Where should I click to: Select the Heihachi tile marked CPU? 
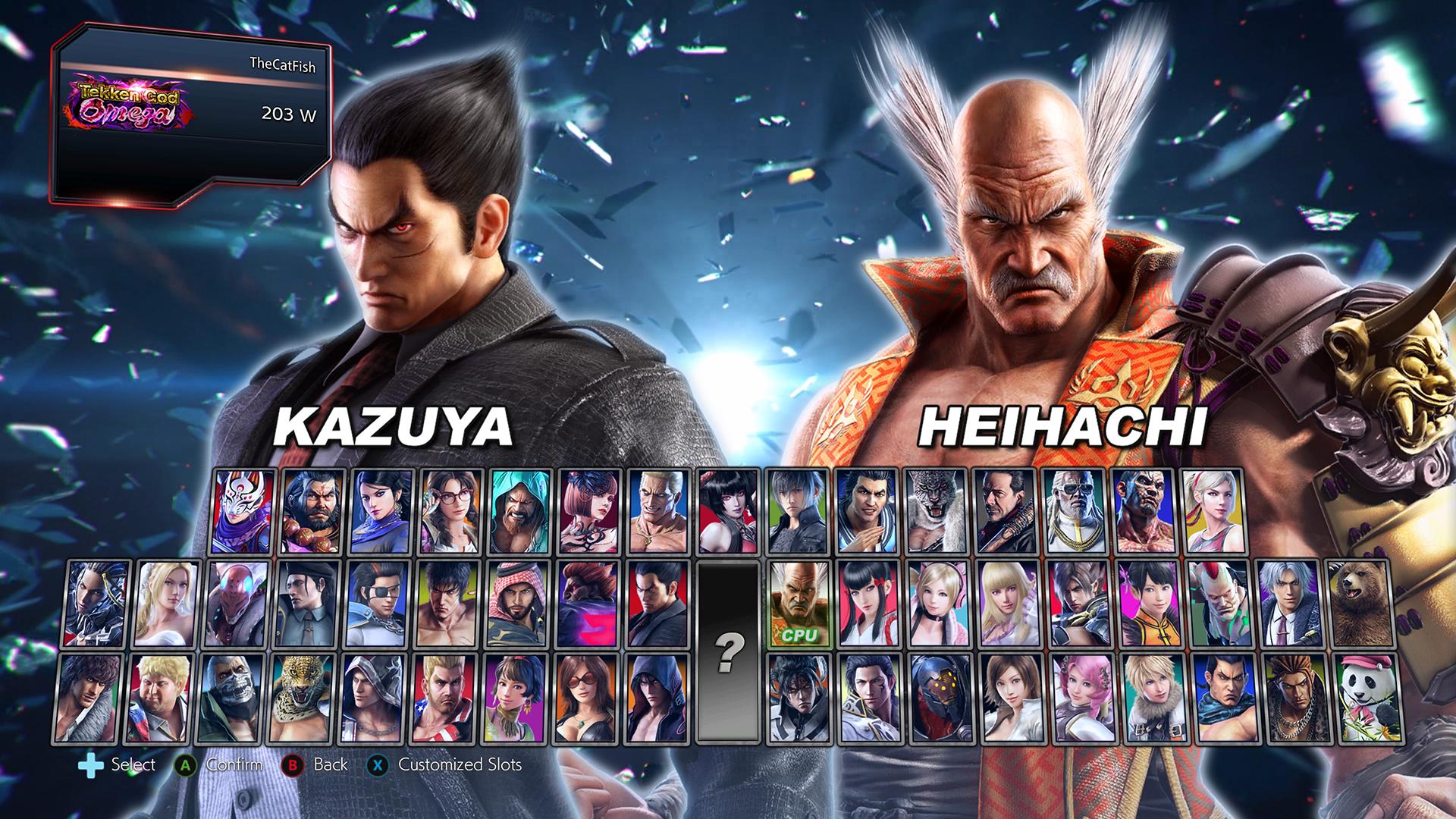[799, 603]
